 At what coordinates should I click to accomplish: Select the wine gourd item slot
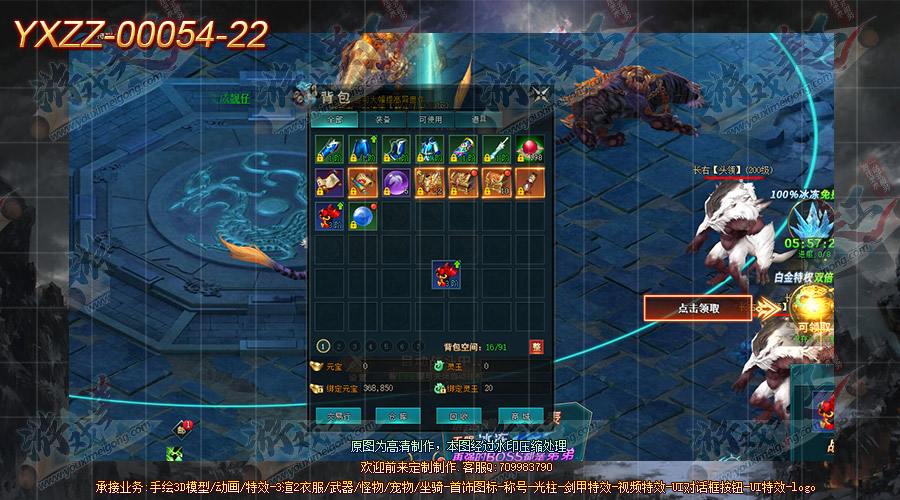pos(529,182)
